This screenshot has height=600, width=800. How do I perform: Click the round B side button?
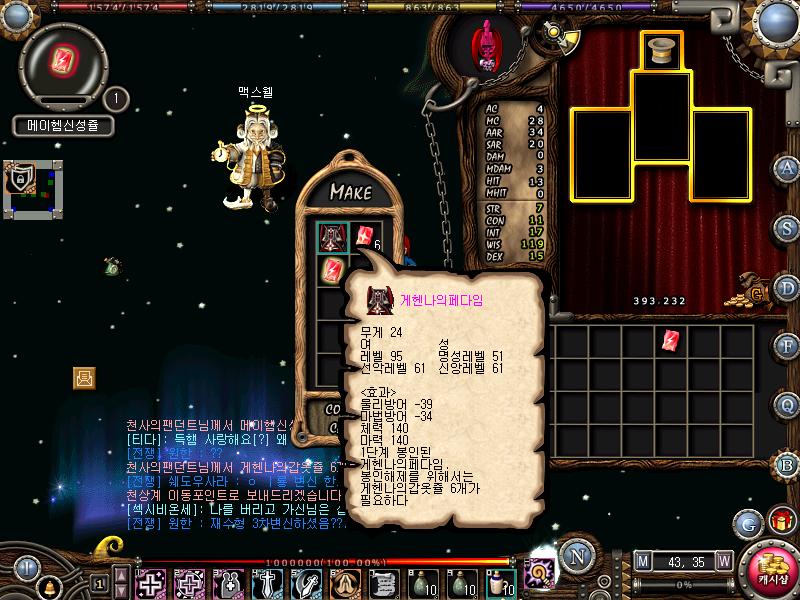pos(787,463)
